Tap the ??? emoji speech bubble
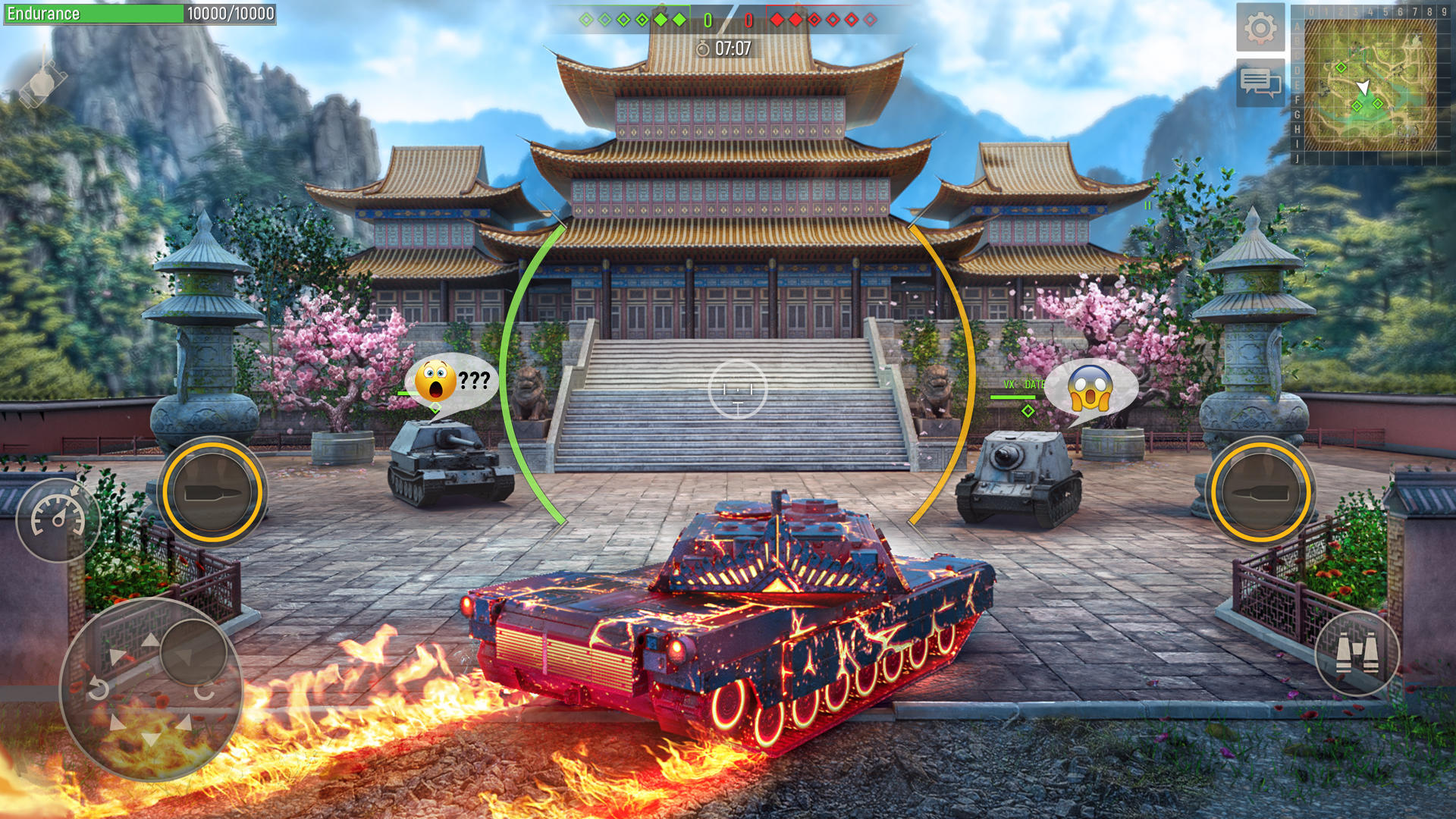The height and width of the screenshot is (819, 1456). coord(453,379)
